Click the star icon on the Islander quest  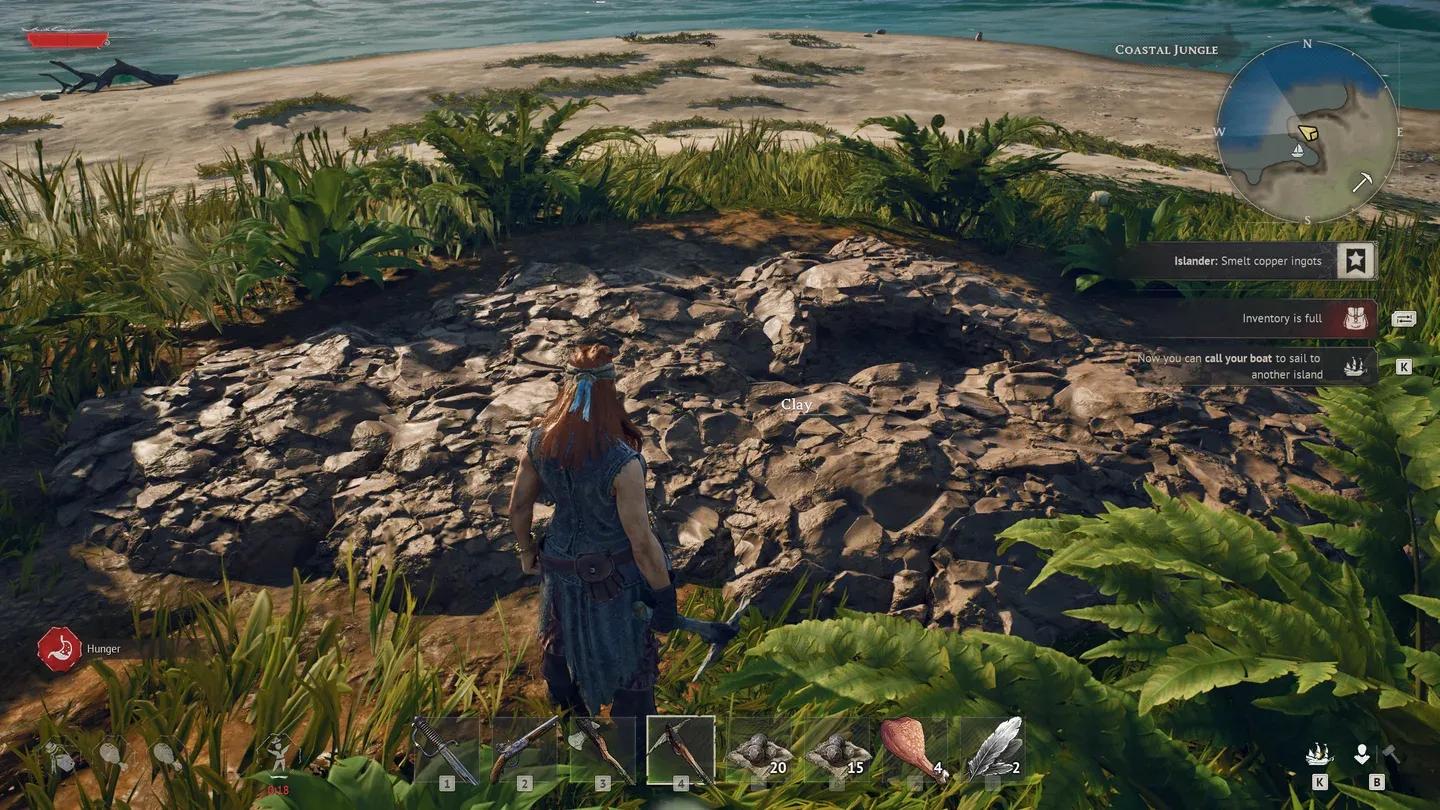[1355, 260]
